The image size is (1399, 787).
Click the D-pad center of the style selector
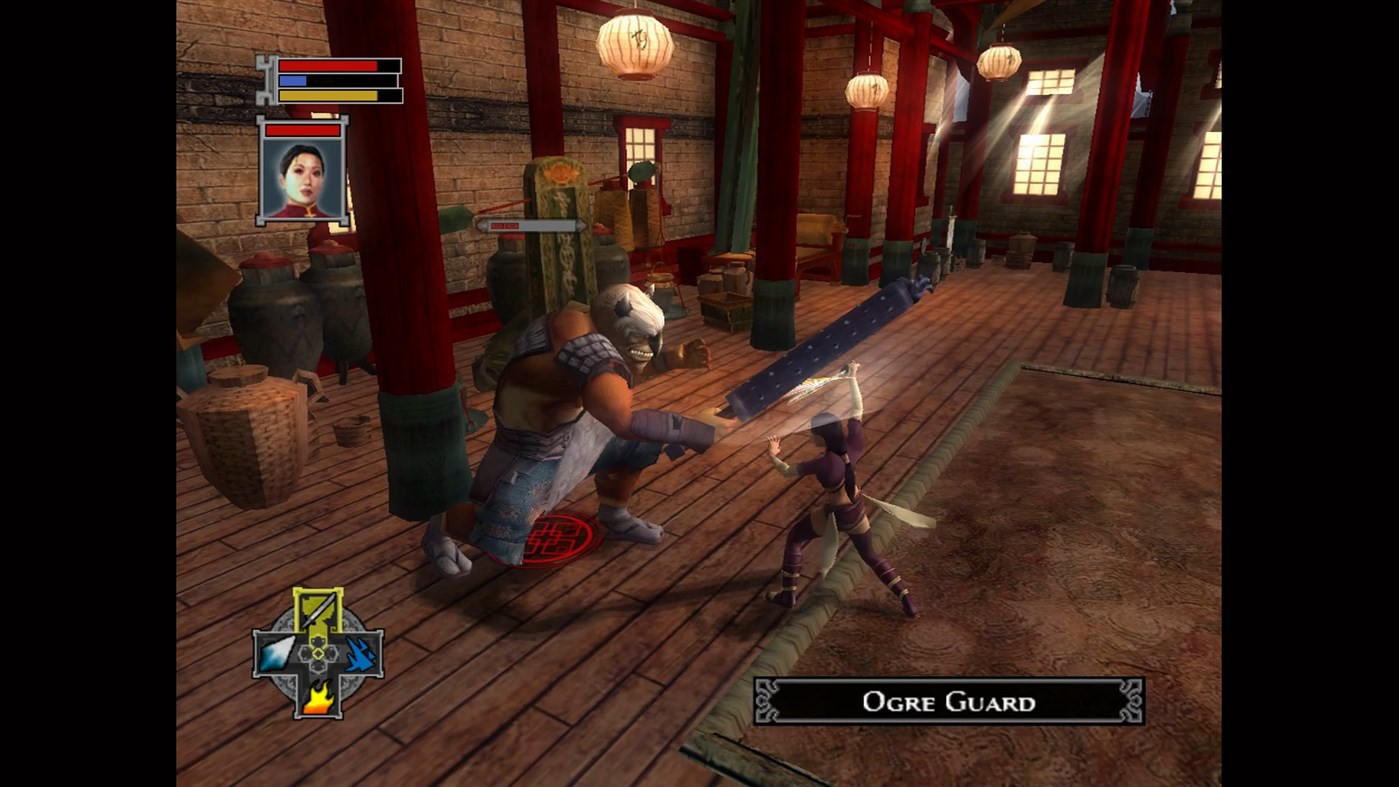click(318, 655)
